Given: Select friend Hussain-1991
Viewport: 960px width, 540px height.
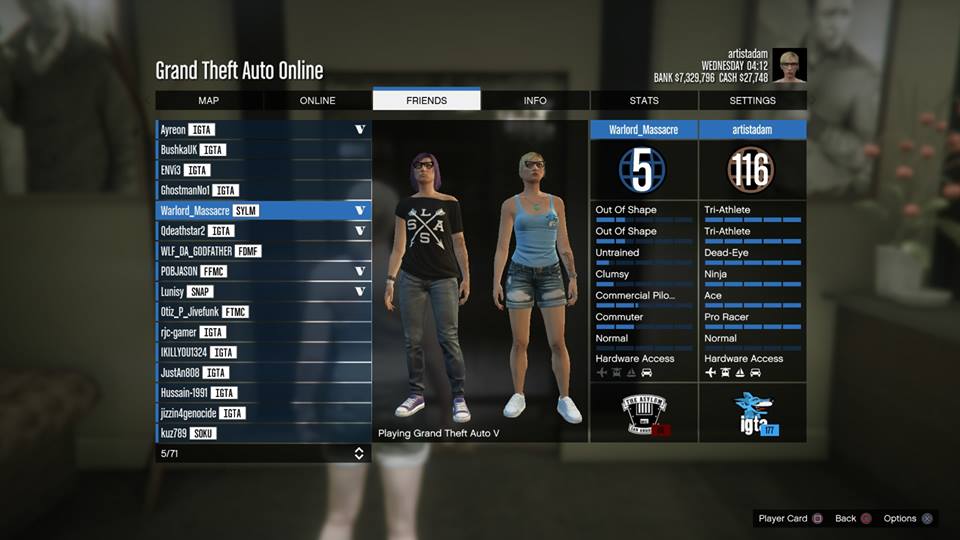Looking at the screenshot, I should tap(263, 393).
